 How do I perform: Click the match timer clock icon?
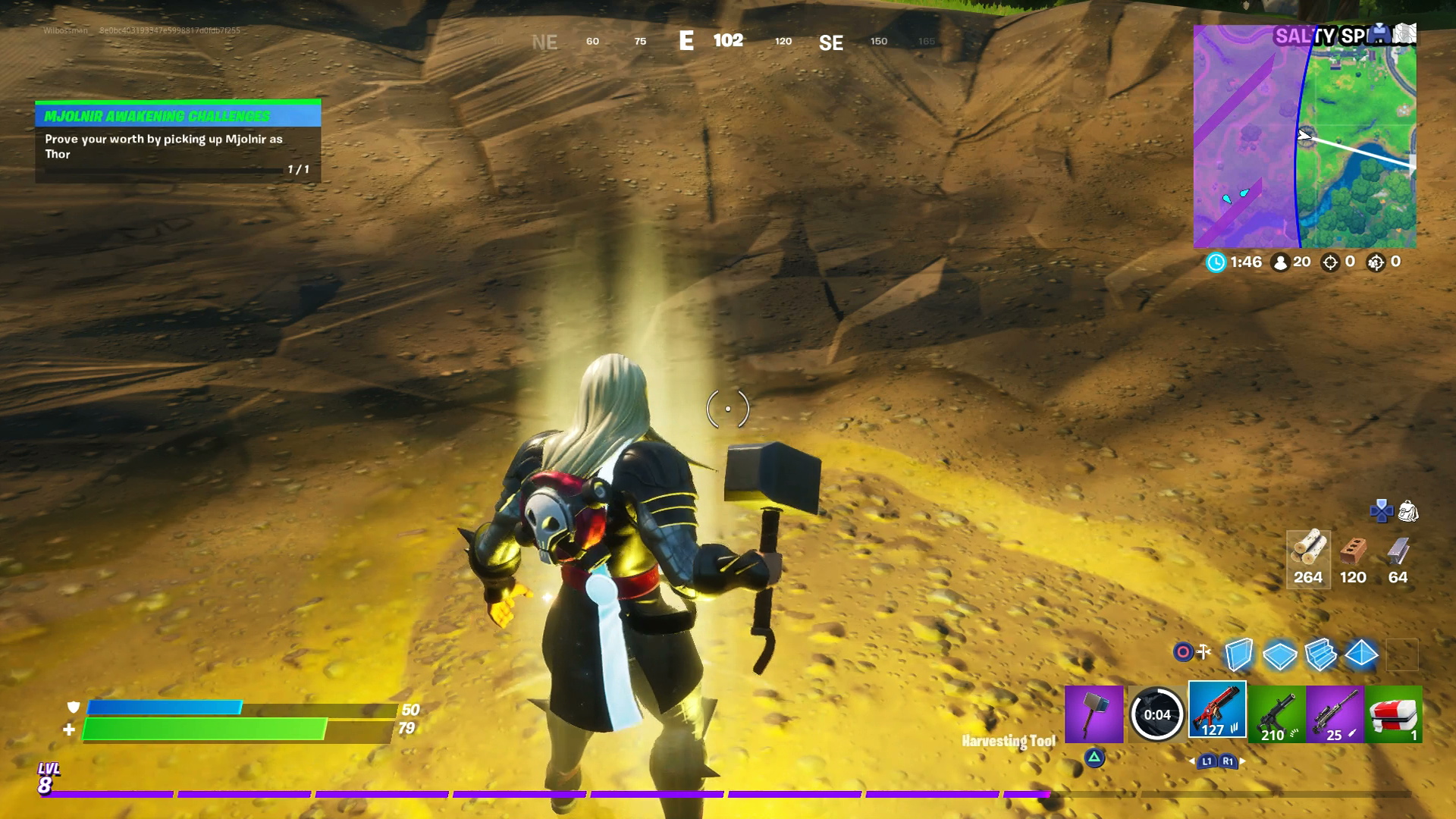point(1216,263)
